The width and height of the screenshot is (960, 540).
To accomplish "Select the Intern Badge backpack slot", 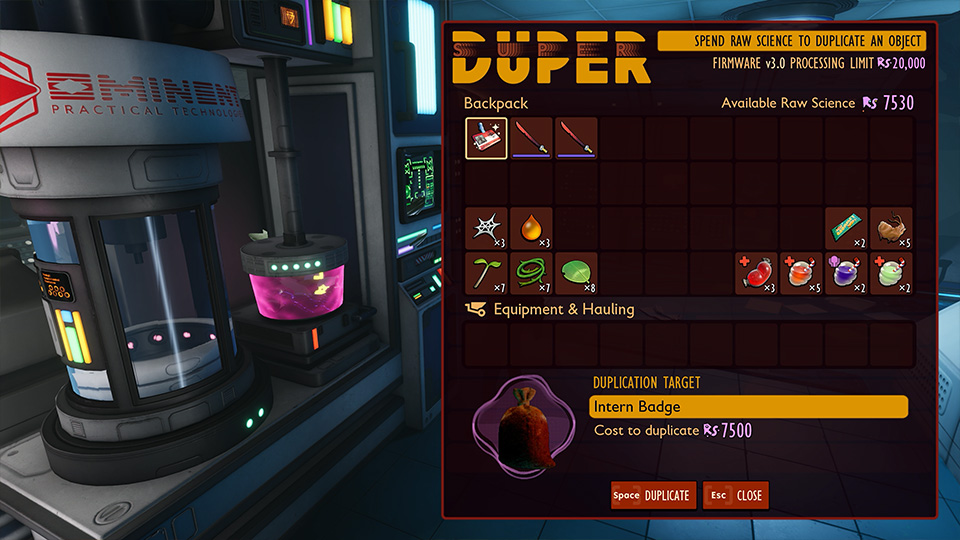I will [x=486, y=139].
